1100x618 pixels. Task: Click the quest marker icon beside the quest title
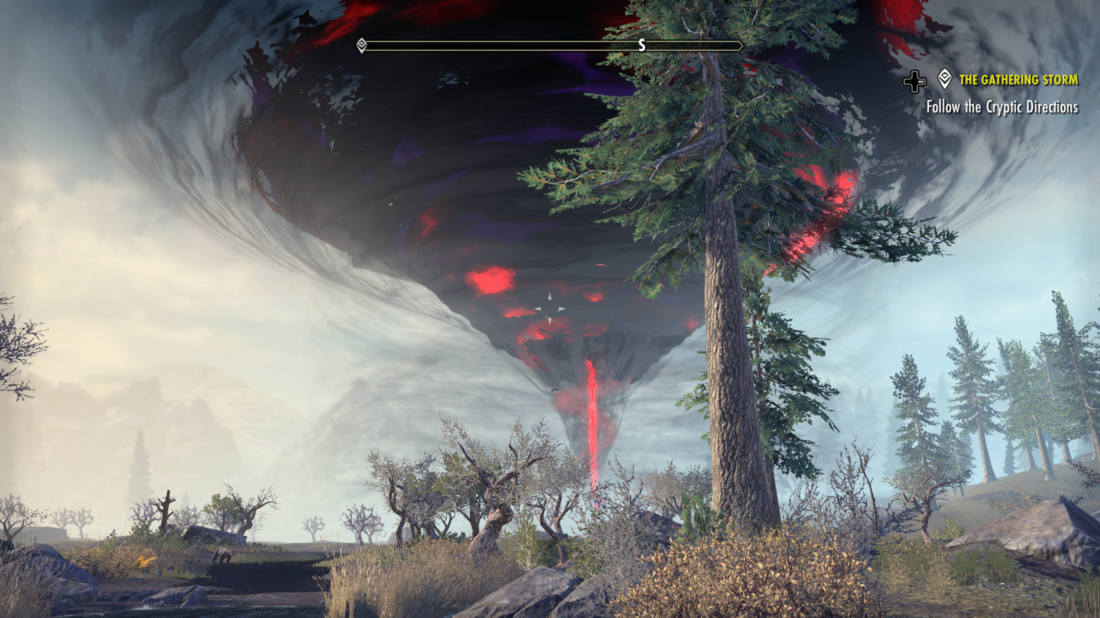tap(945, 79)
